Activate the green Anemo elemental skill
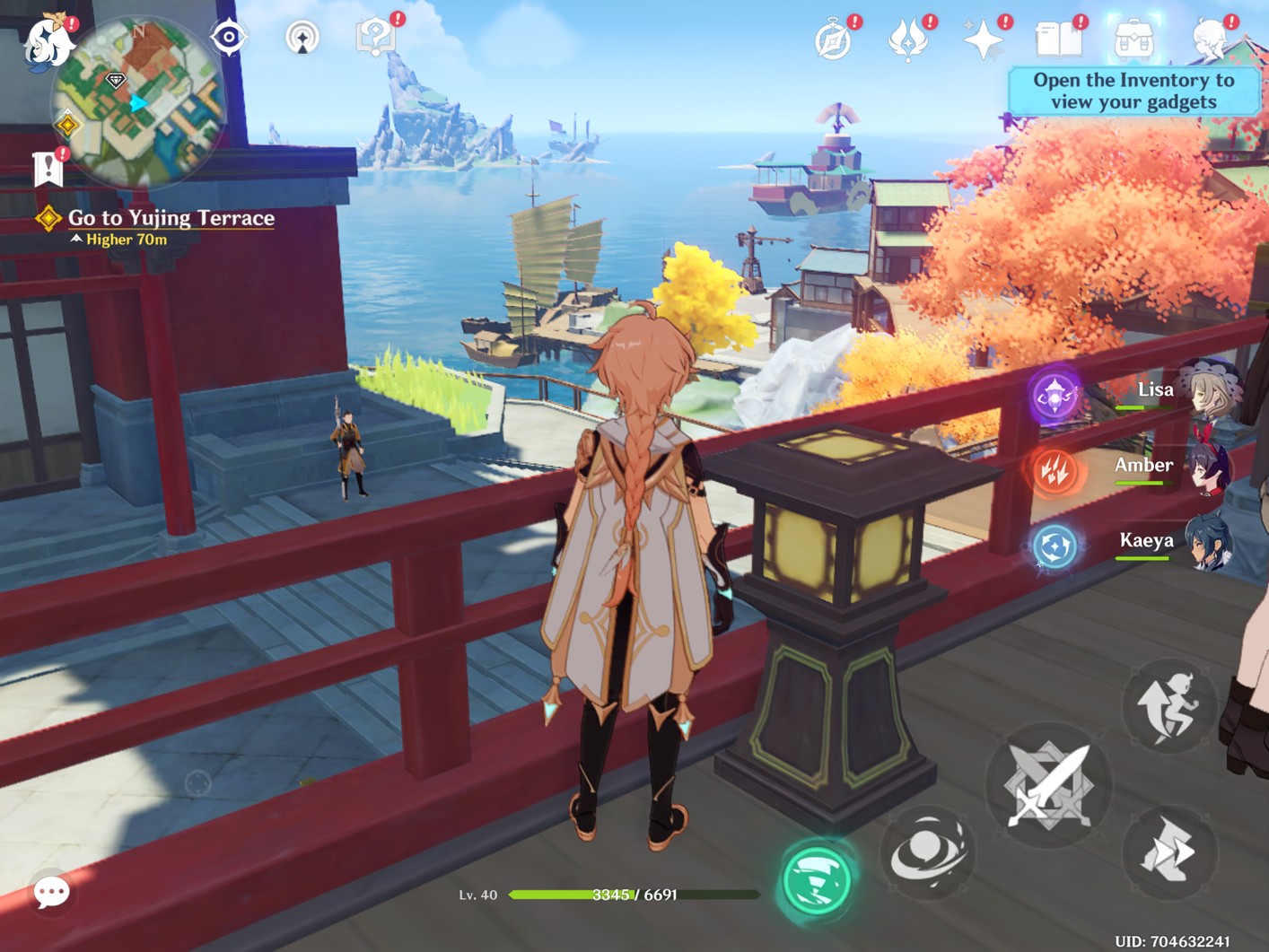Viewport: 1269px width, 952px height. pyautogui.click(x=816, y=880)
